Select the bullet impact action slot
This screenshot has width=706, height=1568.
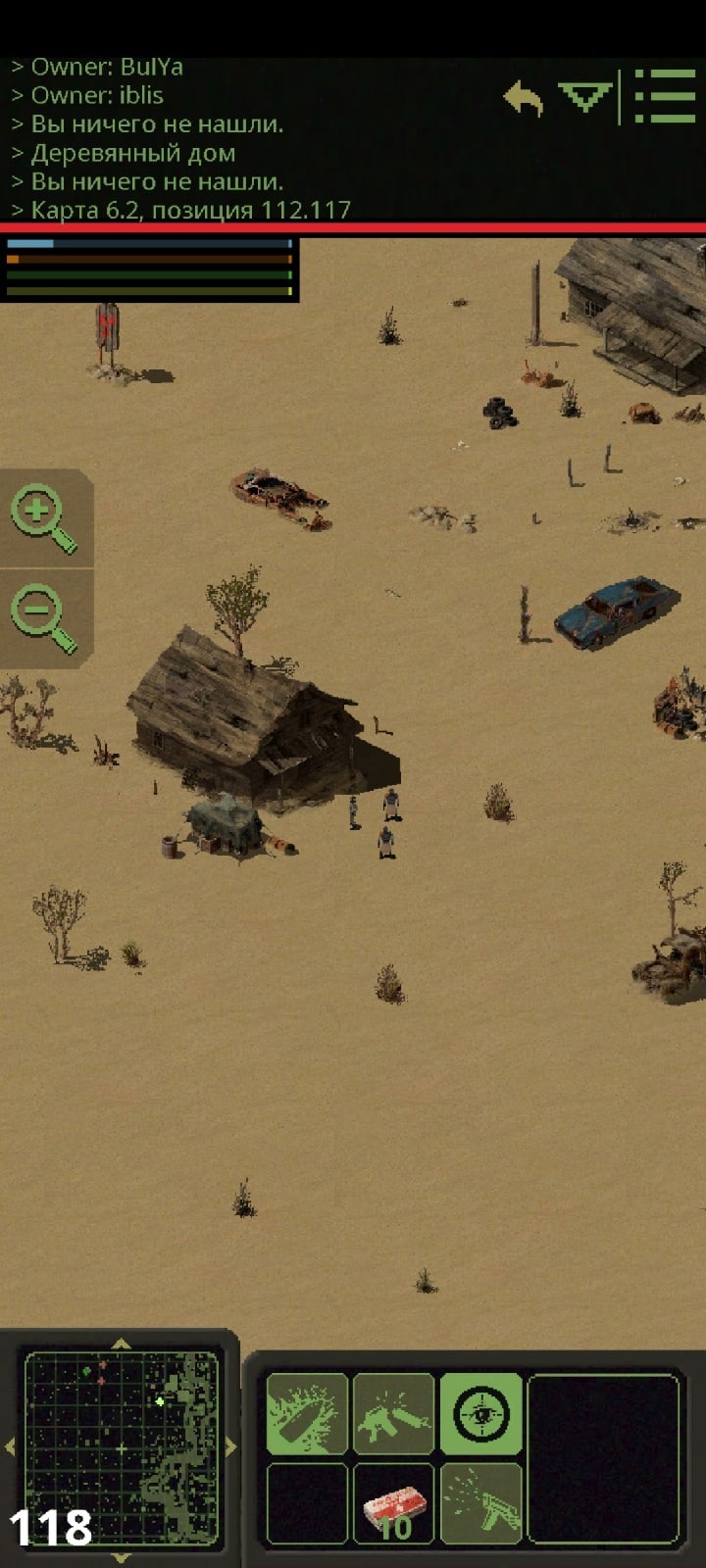[307, 1413]
